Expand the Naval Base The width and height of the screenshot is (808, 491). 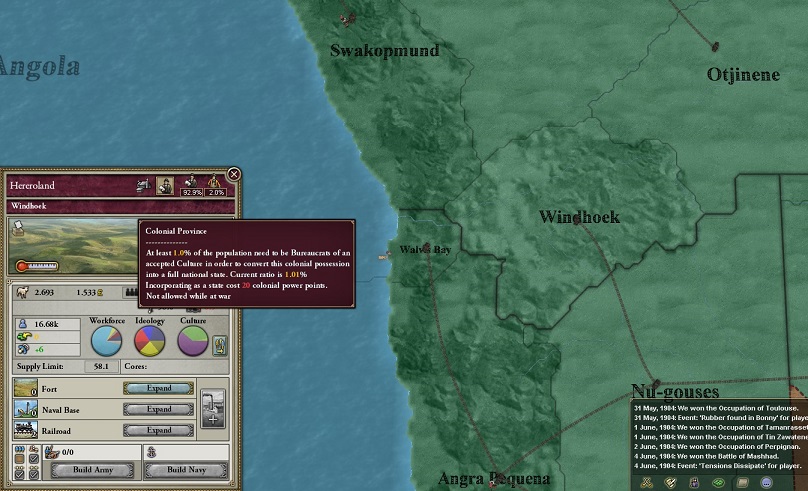coord(159,409)
